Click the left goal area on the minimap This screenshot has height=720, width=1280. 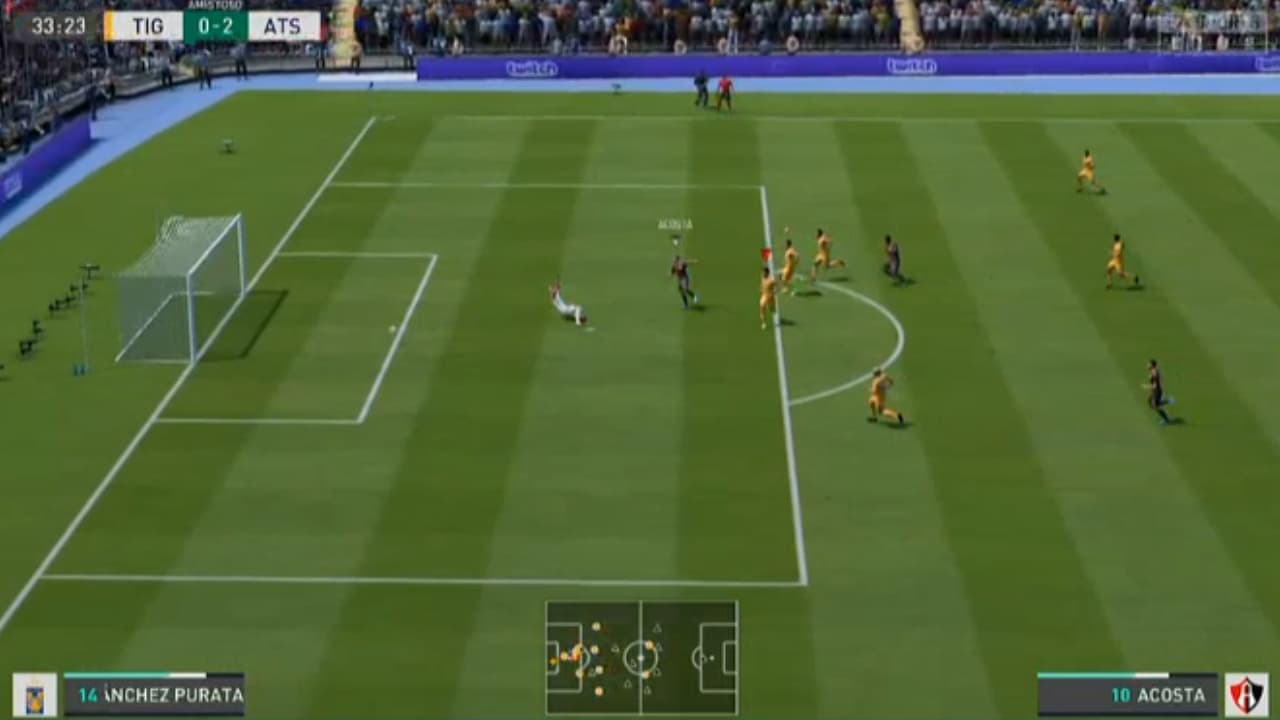point(554,658)
